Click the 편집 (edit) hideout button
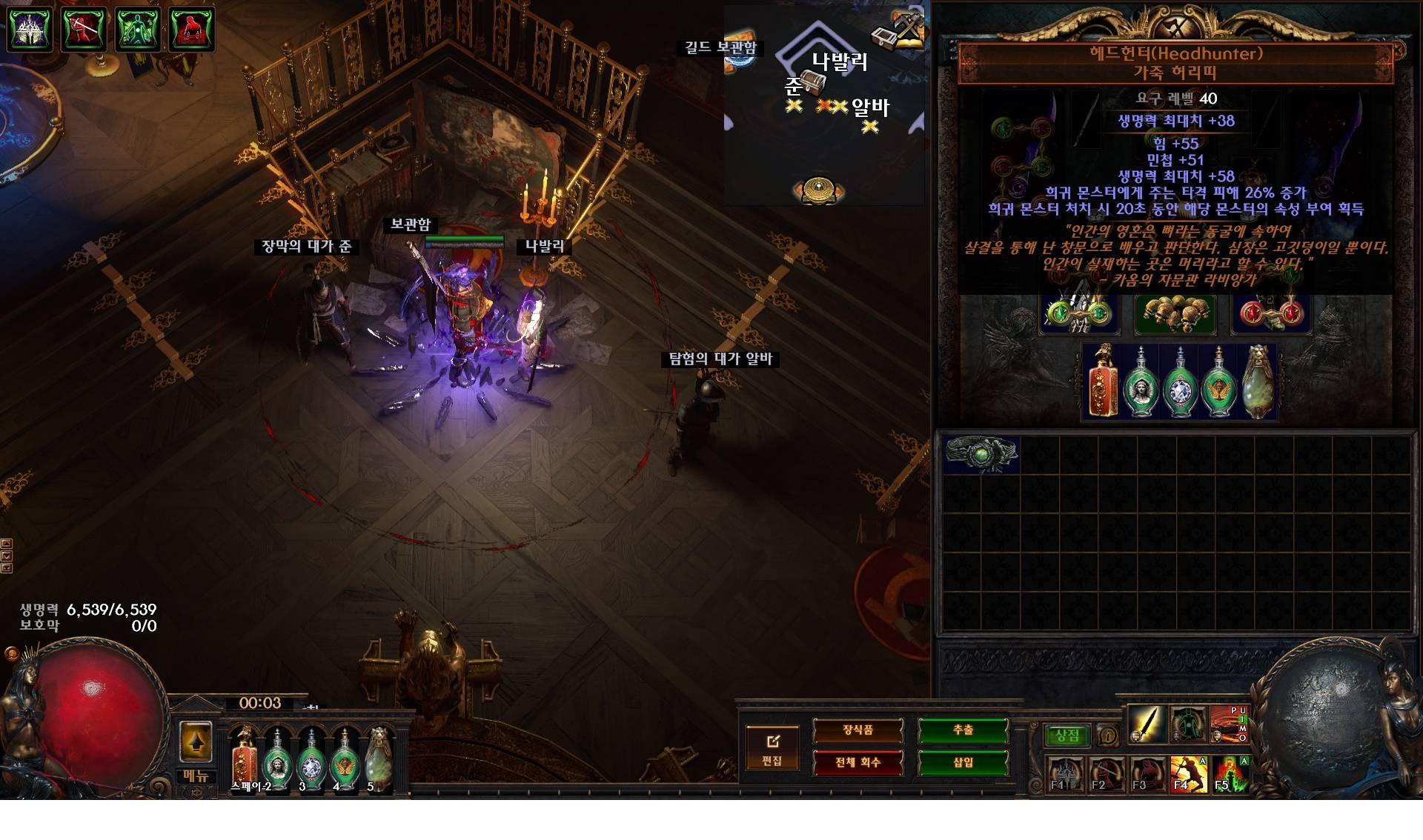The image size is (1423, 840). click(772, 748)
